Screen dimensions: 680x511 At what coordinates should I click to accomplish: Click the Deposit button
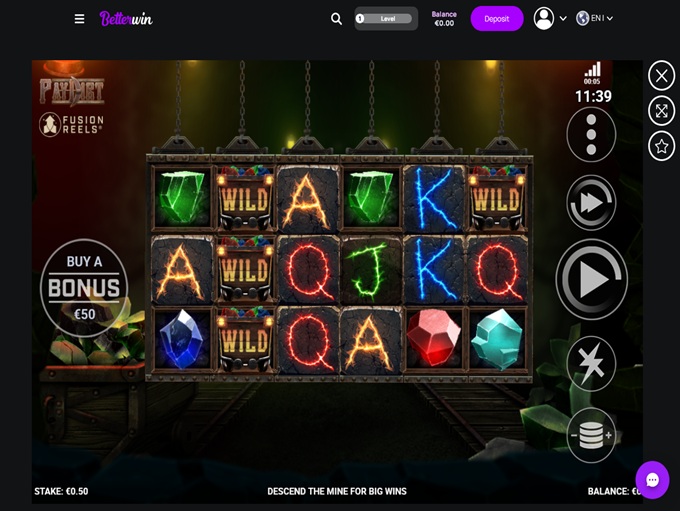pyautogui.click(x=497, y=19)
